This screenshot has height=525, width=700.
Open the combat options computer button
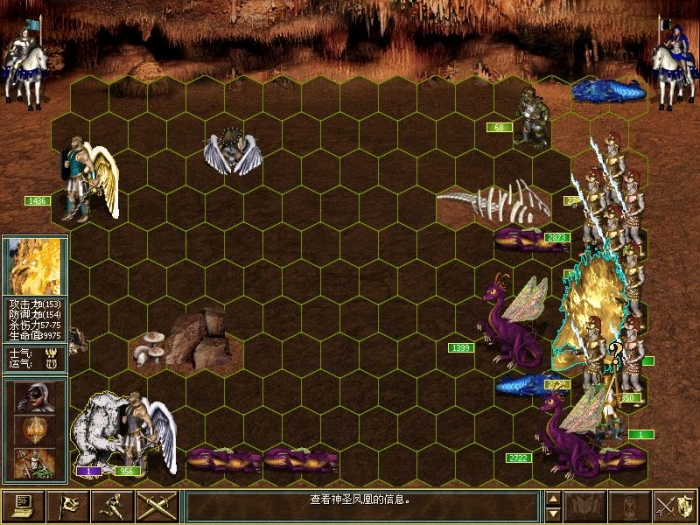[22, 505]
